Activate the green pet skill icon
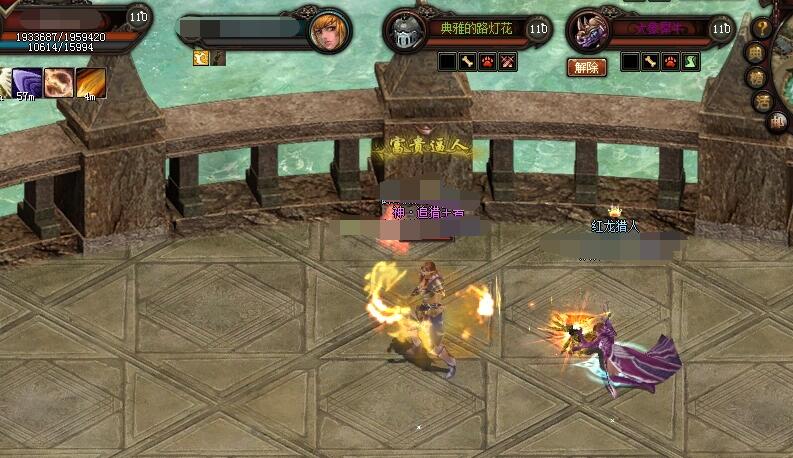This screenshot has width=793, height=458. [x=691, y=62]
